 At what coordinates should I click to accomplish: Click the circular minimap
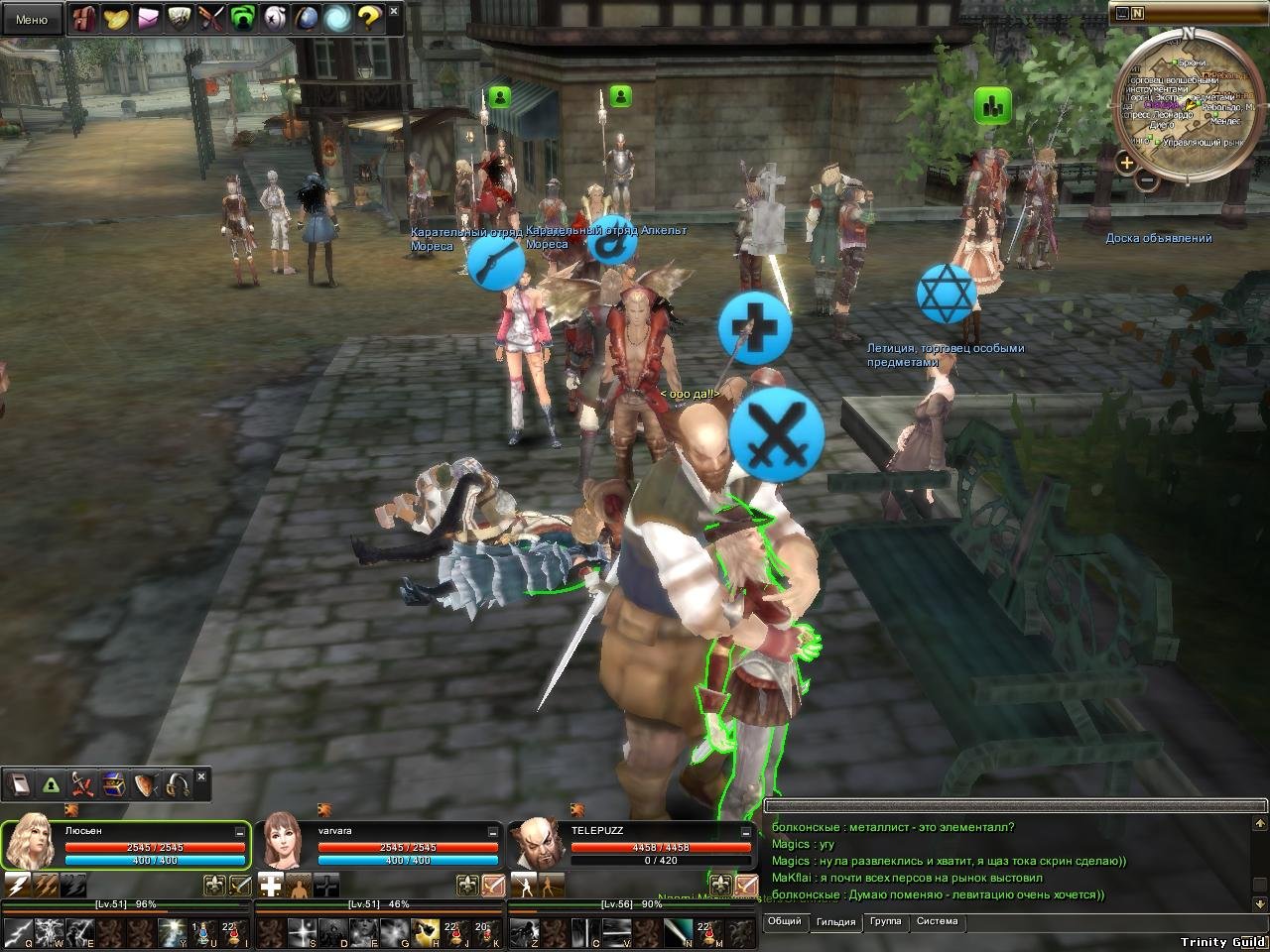[1188, 104]
